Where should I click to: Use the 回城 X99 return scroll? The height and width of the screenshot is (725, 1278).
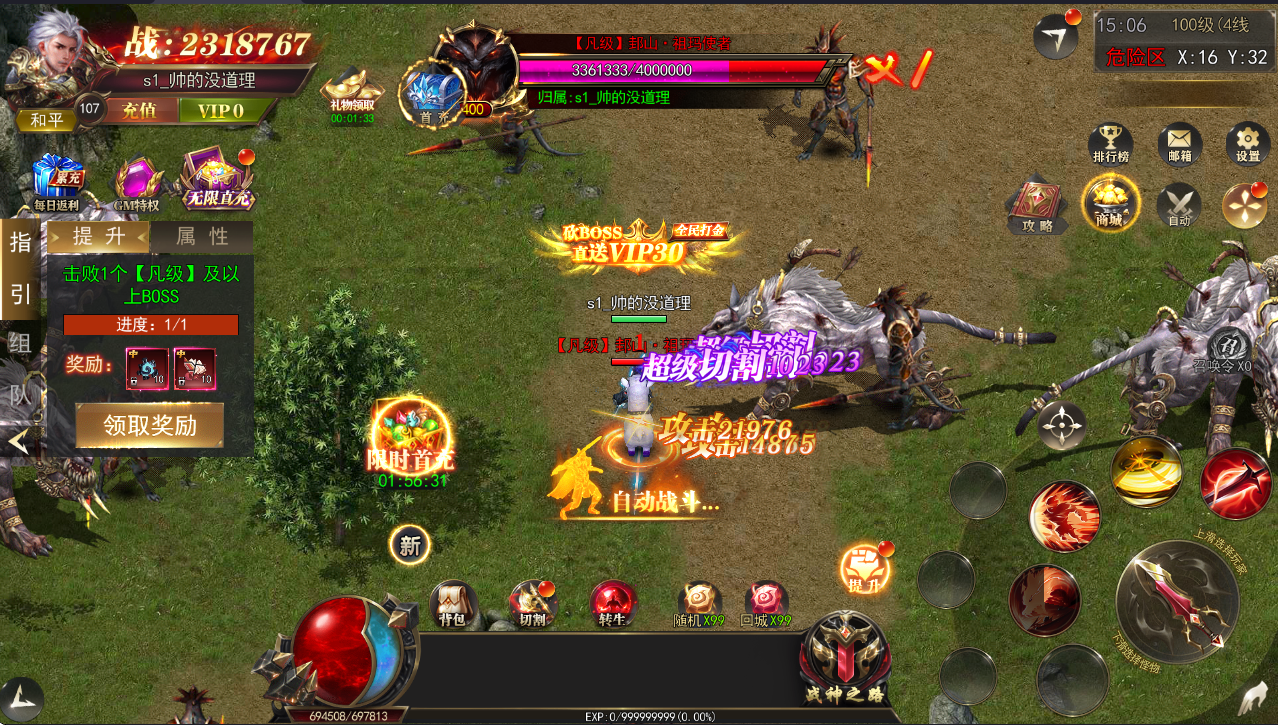[x=766, y=603]
